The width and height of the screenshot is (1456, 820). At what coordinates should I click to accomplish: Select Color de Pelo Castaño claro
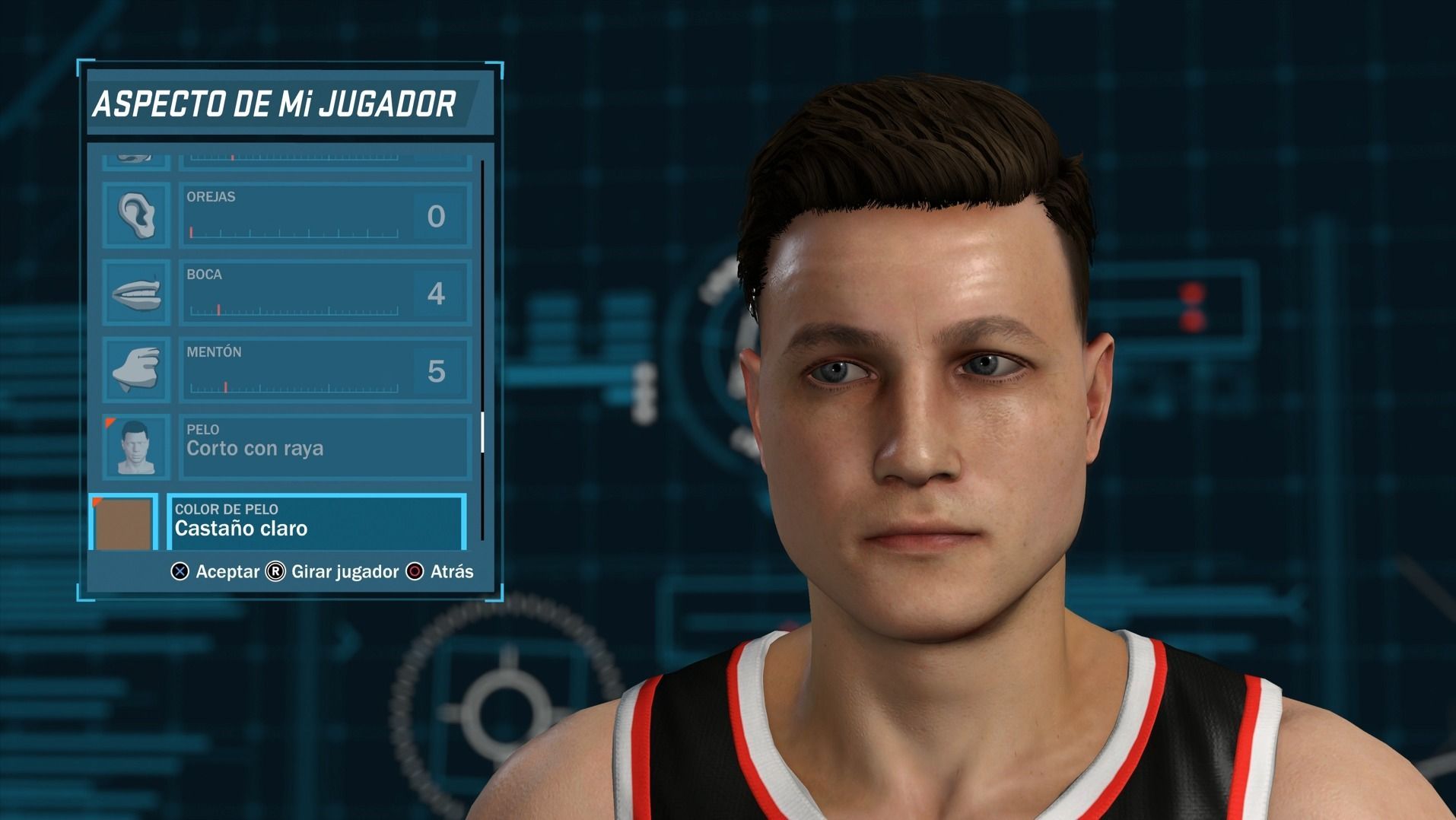316,521
